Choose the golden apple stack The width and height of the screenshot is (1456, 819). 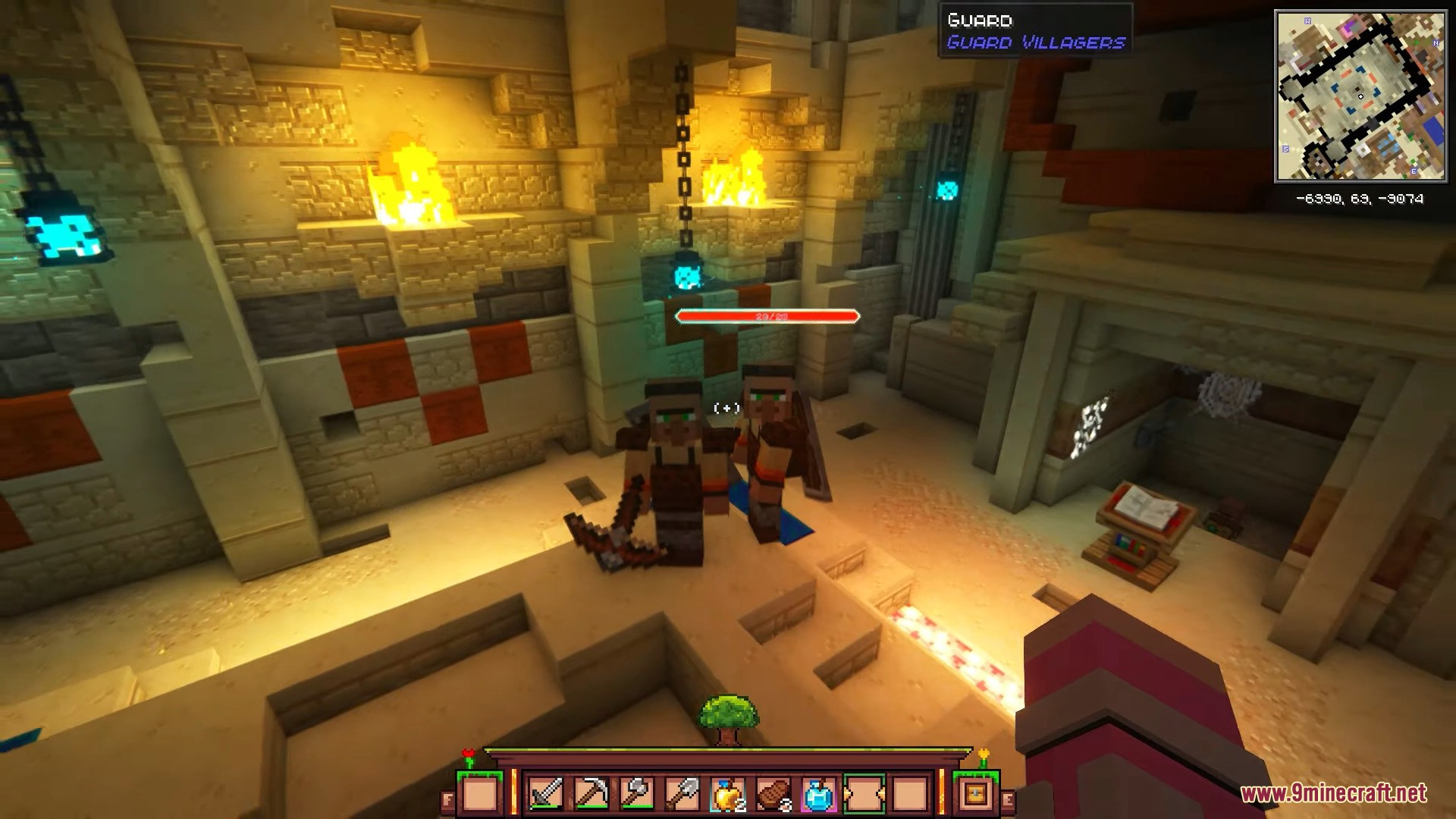pos(728,794)
